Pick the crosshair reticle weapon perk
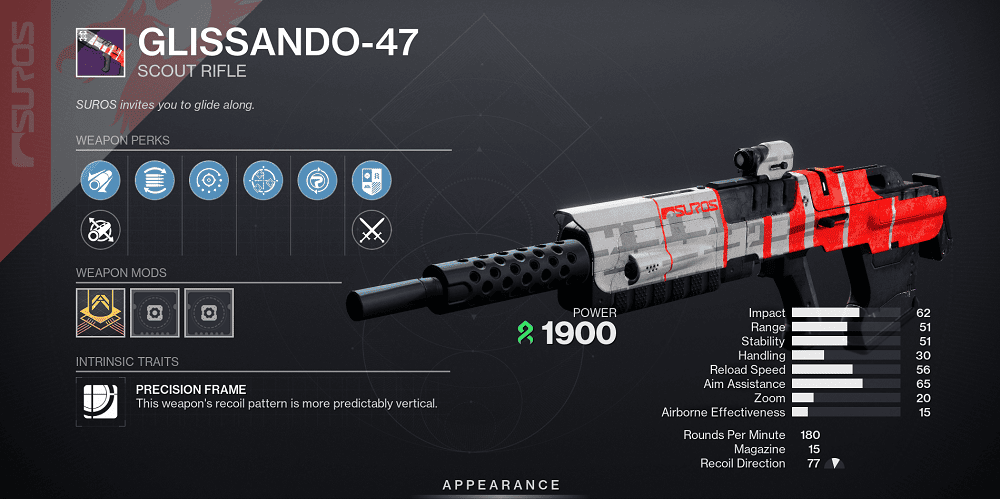Screen dimensions: 1000x499 [263, 180]
